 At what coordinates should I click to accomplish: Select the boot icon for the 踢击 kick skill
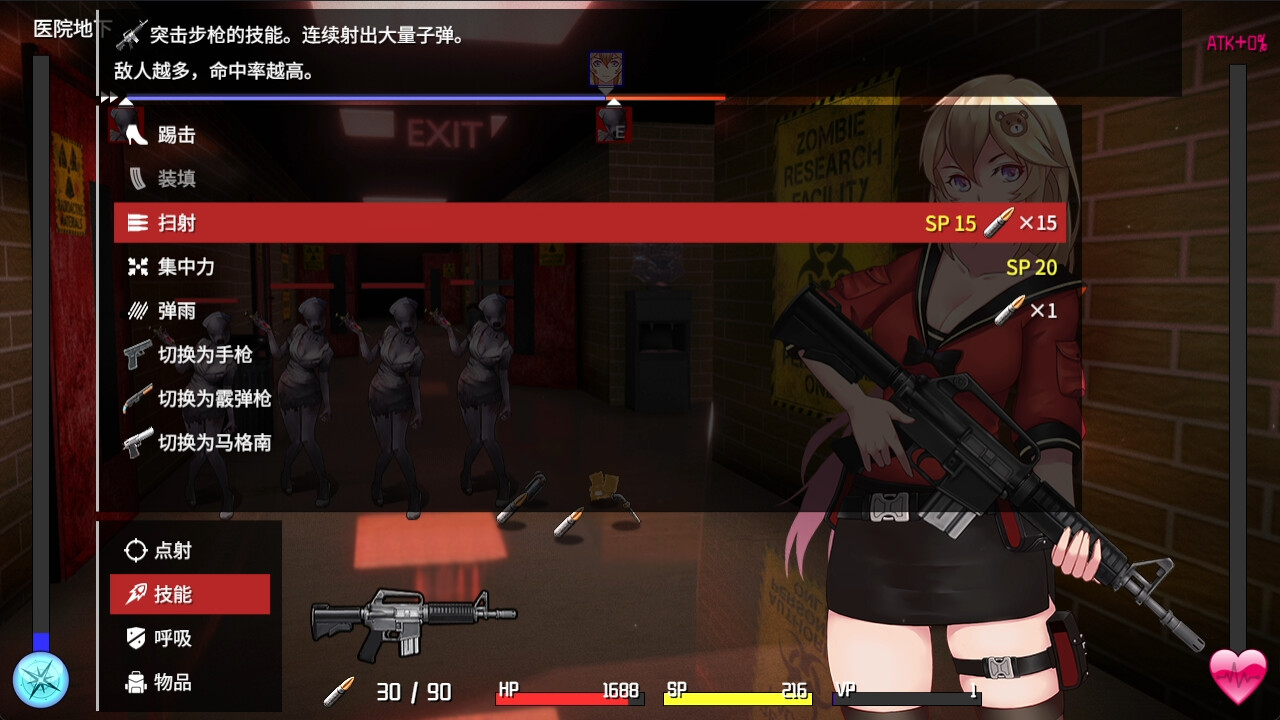[136, 133]
